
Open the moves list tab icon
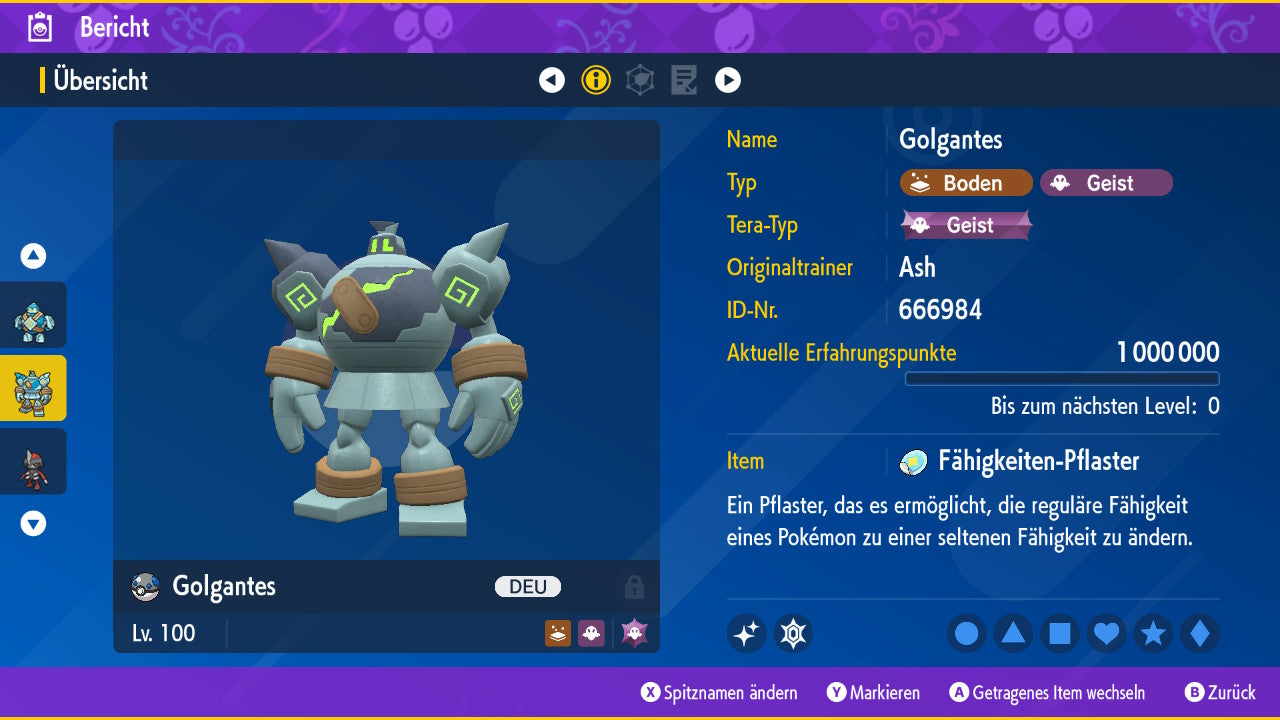click(x=684, y=80)
